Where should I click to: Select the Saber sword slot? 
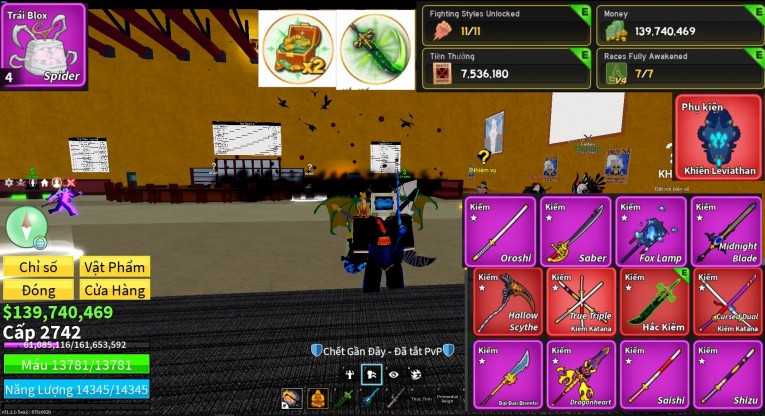pyautogui.click(x=575, y=231)
